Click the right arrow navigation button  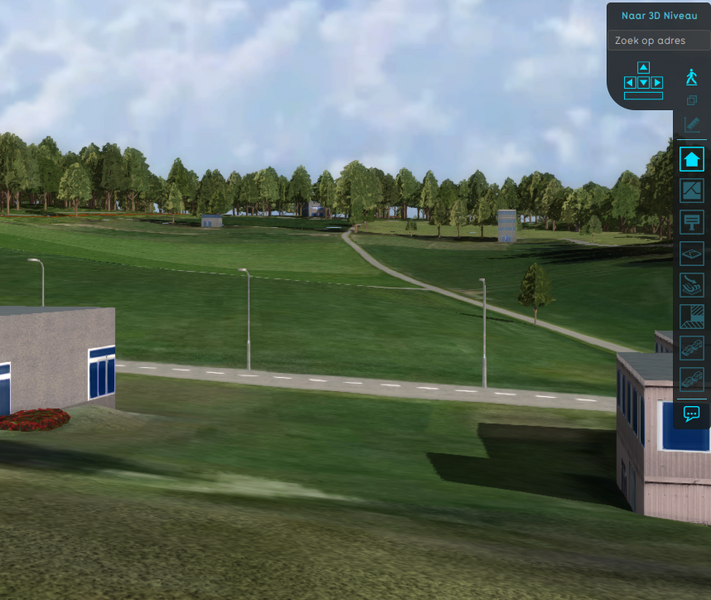click(657, 82)
